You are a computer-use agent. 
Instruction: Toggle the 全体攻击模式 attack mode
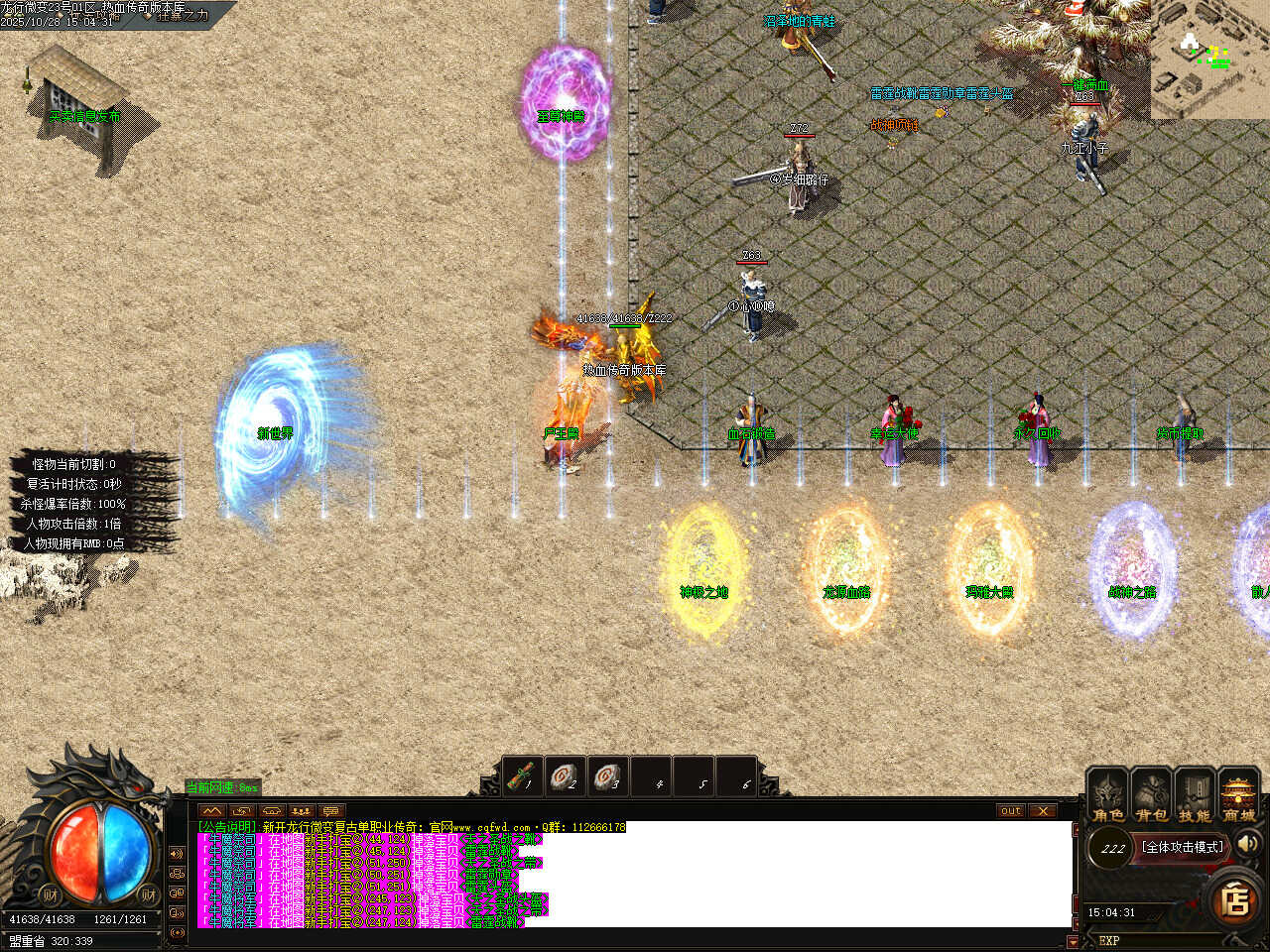point(1183,847)
